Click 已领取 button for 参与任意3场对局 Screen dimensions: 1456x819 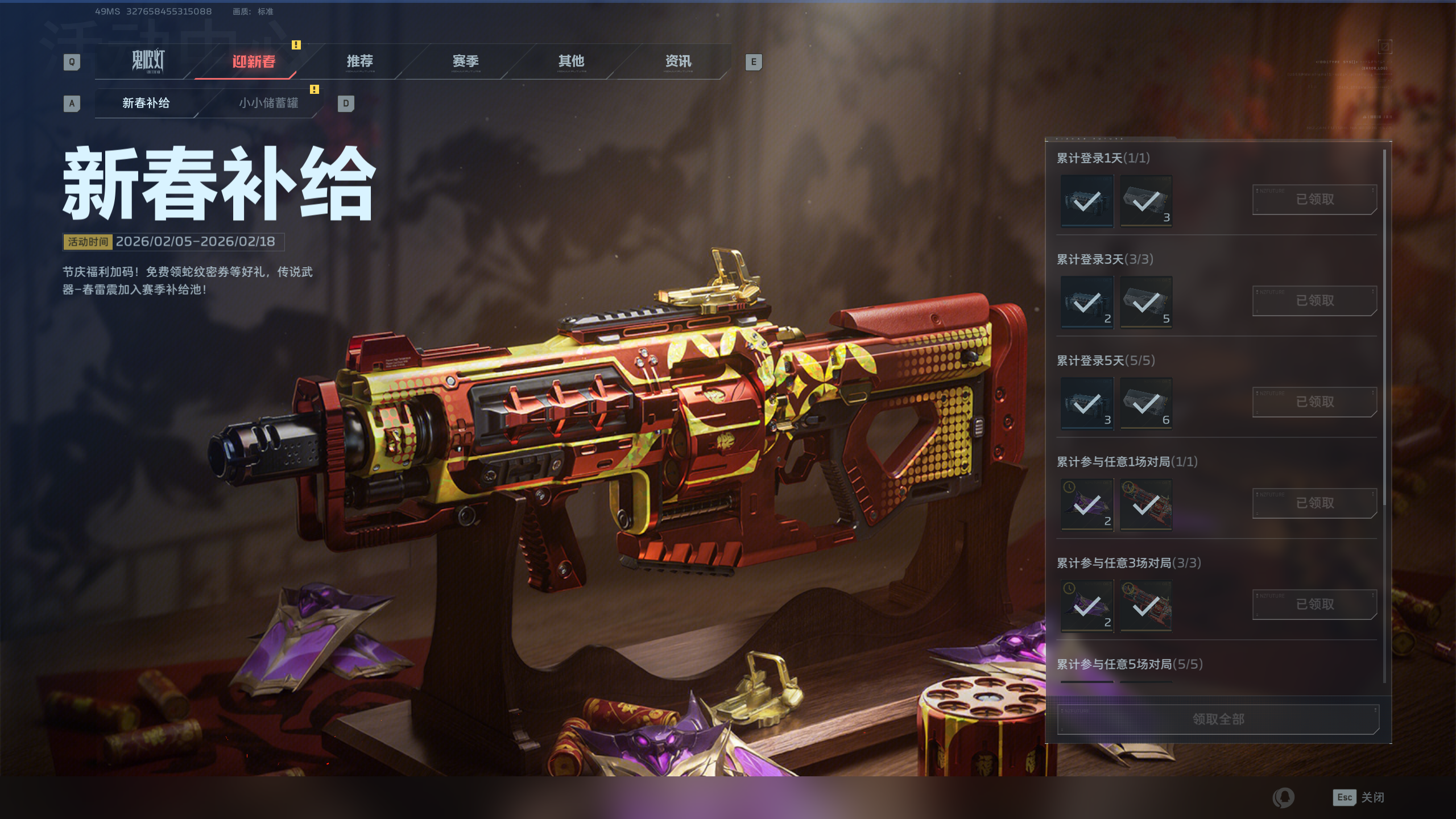click(x=1314, y=605)
